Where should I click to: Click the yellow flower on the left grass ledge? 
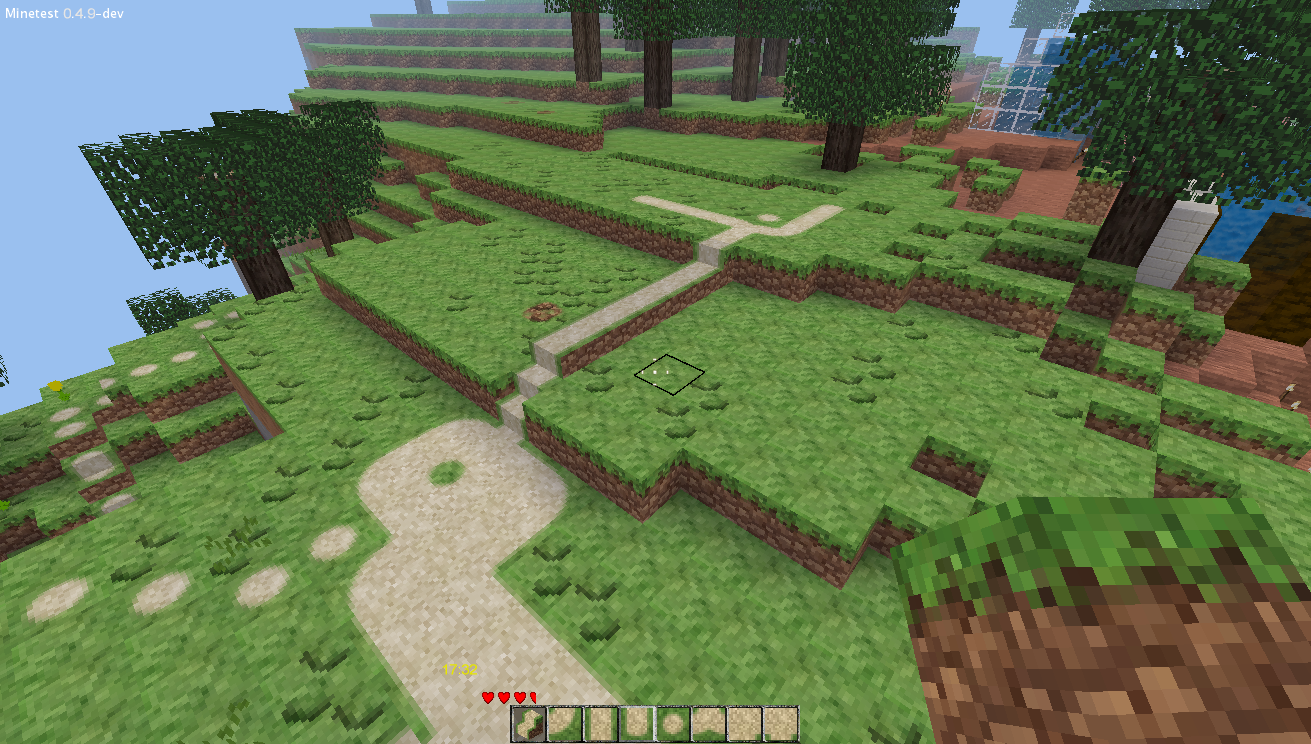55,385
